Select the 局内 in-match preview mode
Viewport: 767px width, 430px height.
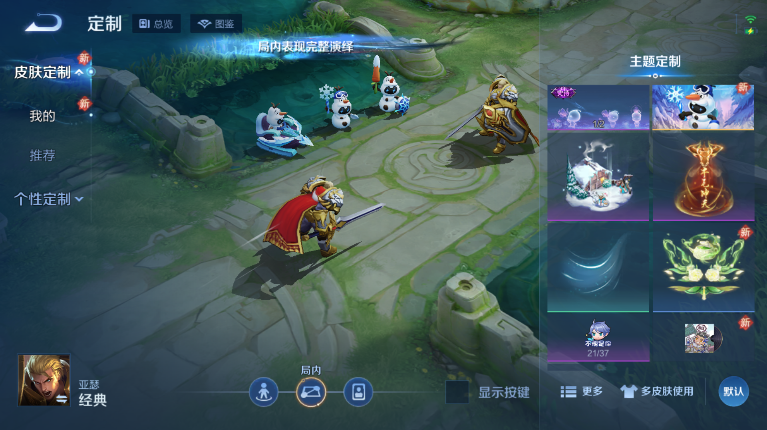311,392
